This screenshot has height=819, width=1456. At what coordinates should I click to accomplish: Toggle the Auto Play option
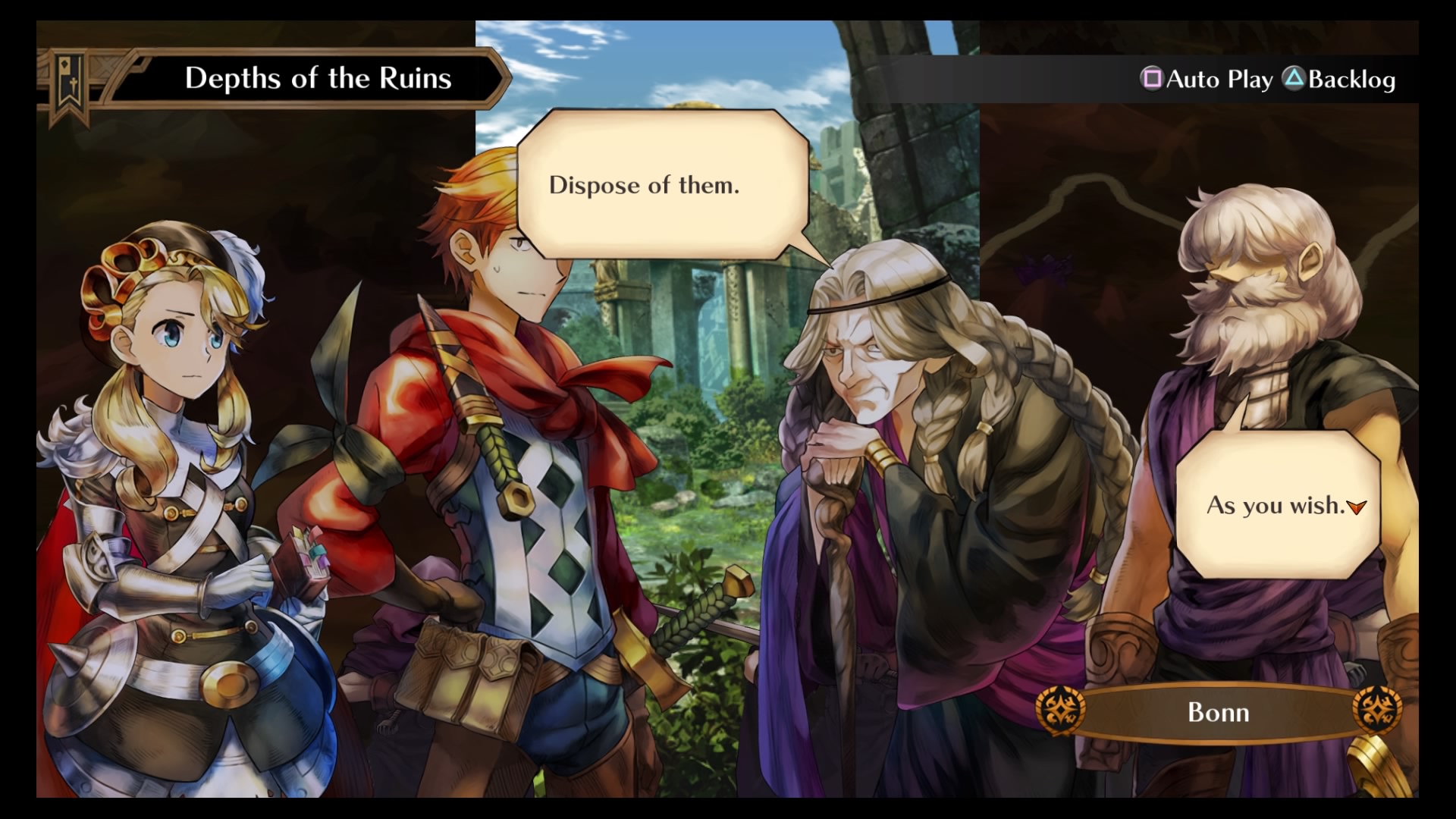pos(1207,80)
